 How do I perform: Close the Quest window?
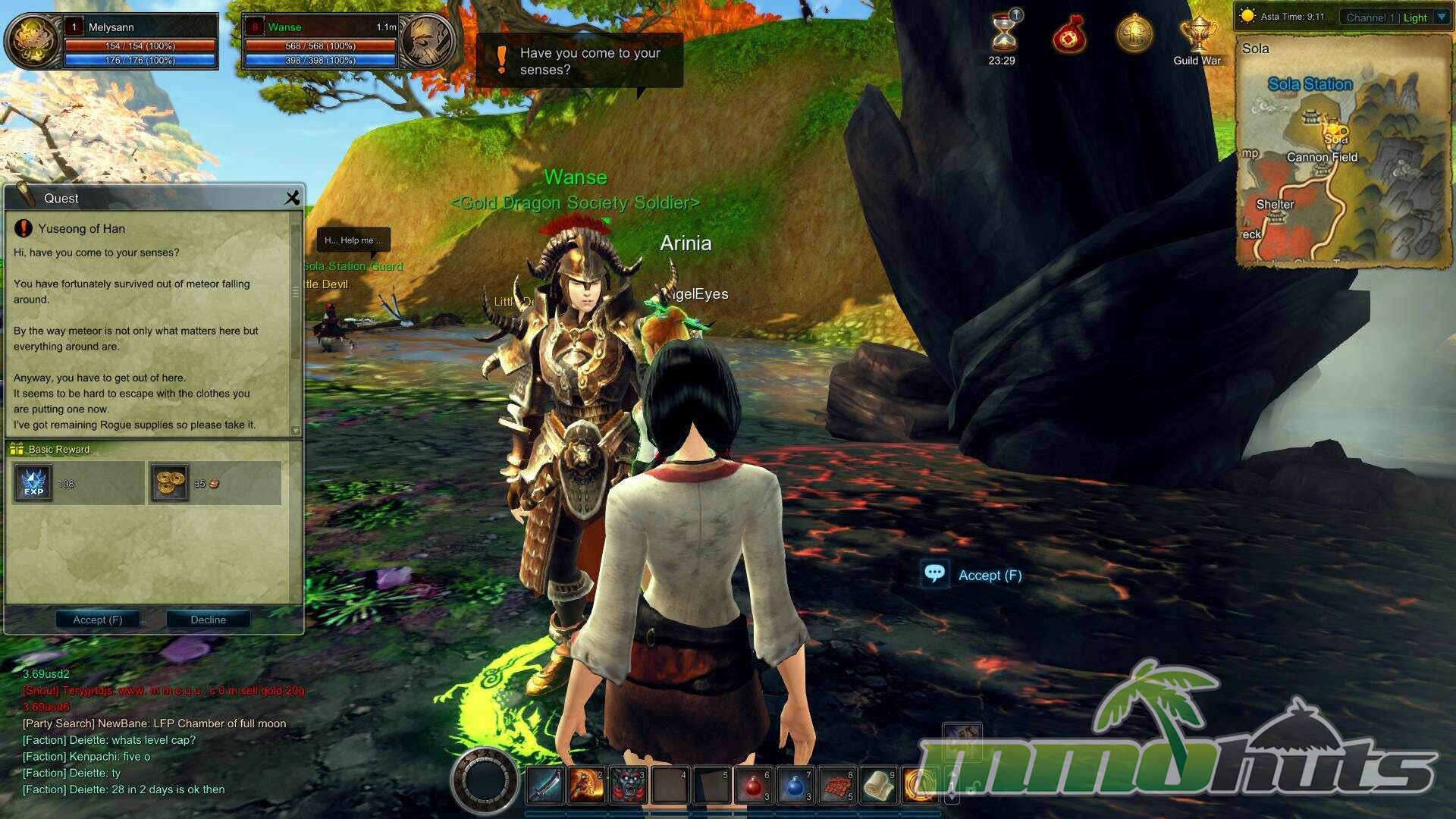(292, 198)
